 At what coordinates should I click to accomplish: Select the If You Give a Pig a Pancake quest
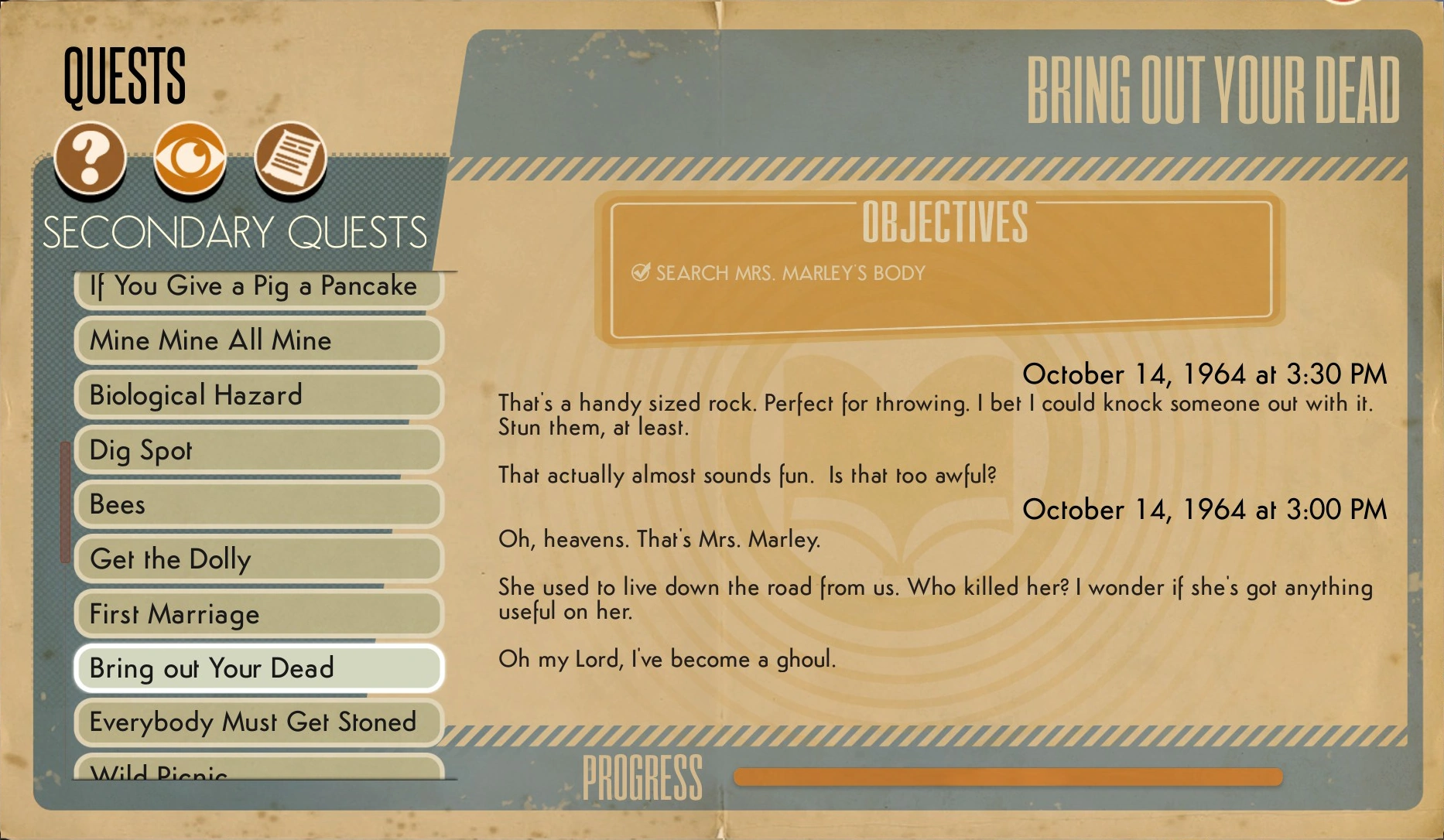click(258, 285)
